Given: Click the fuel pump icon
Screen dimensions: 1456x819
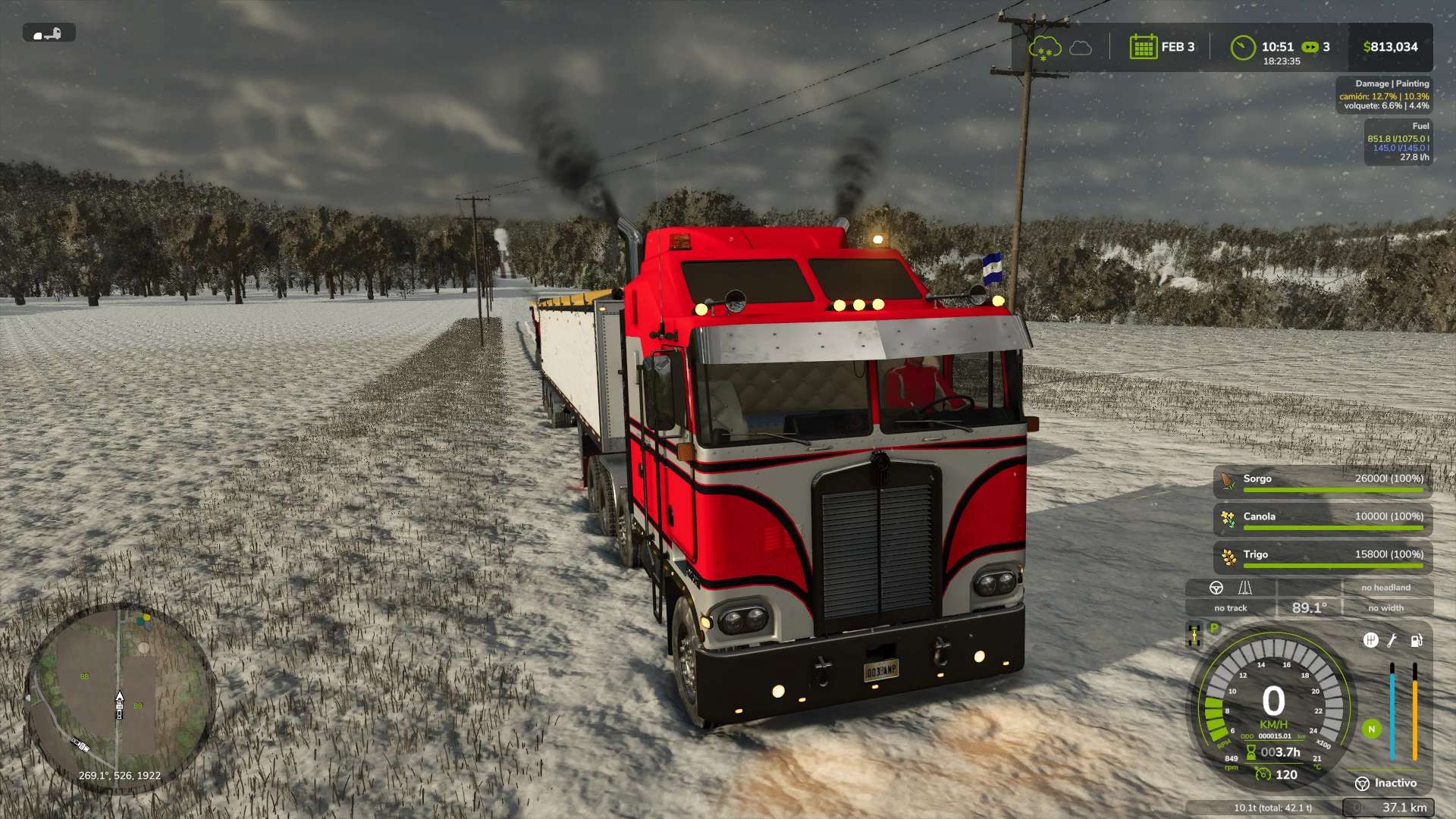Looking at the screenshot, I should 1416,641.
